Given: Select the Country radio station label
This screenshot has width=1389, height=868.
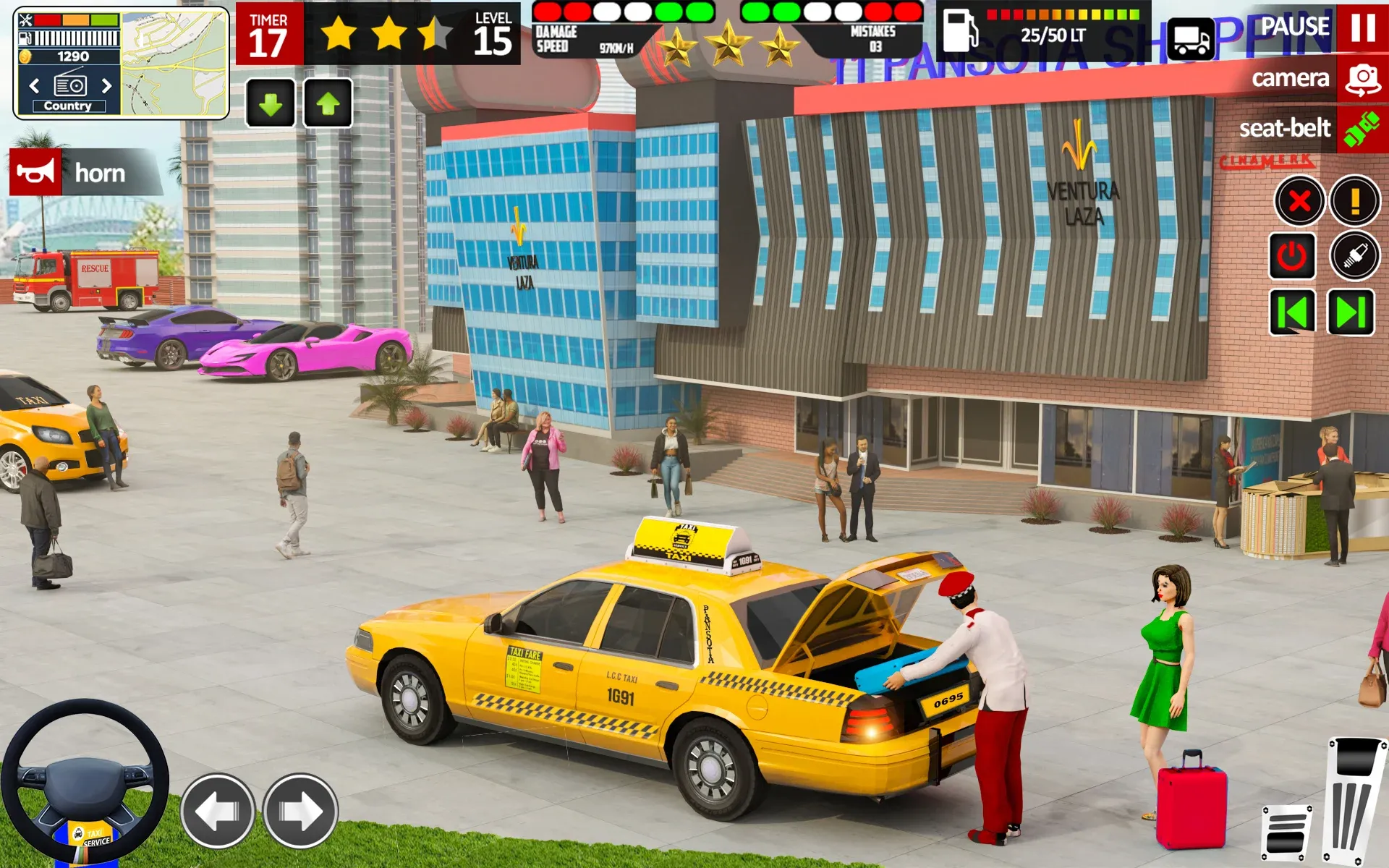Looking at the screenshot, I should tap(69, 106).
